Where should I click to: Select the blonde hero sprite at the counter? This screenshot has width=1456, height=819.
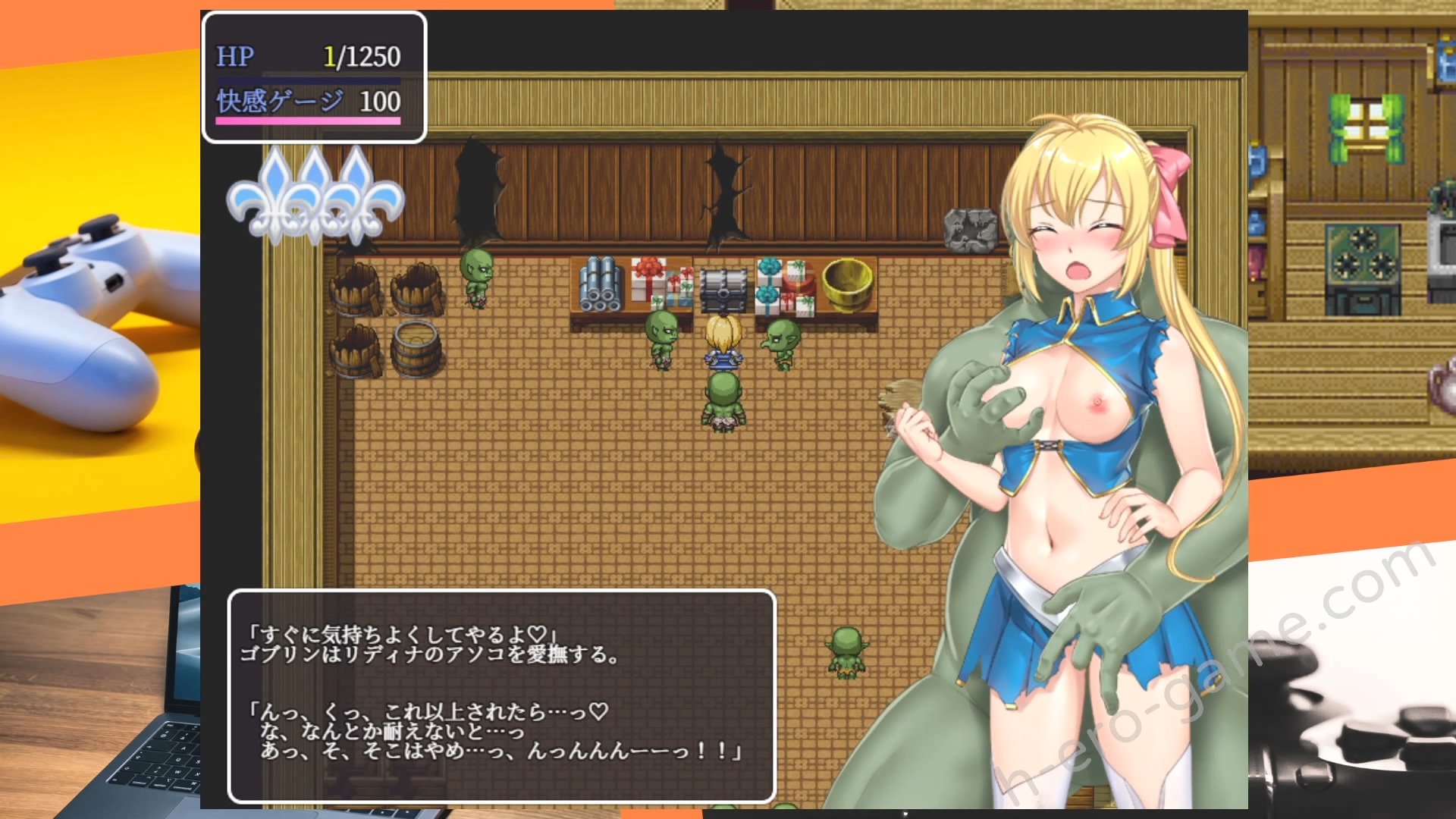[724, 341]
